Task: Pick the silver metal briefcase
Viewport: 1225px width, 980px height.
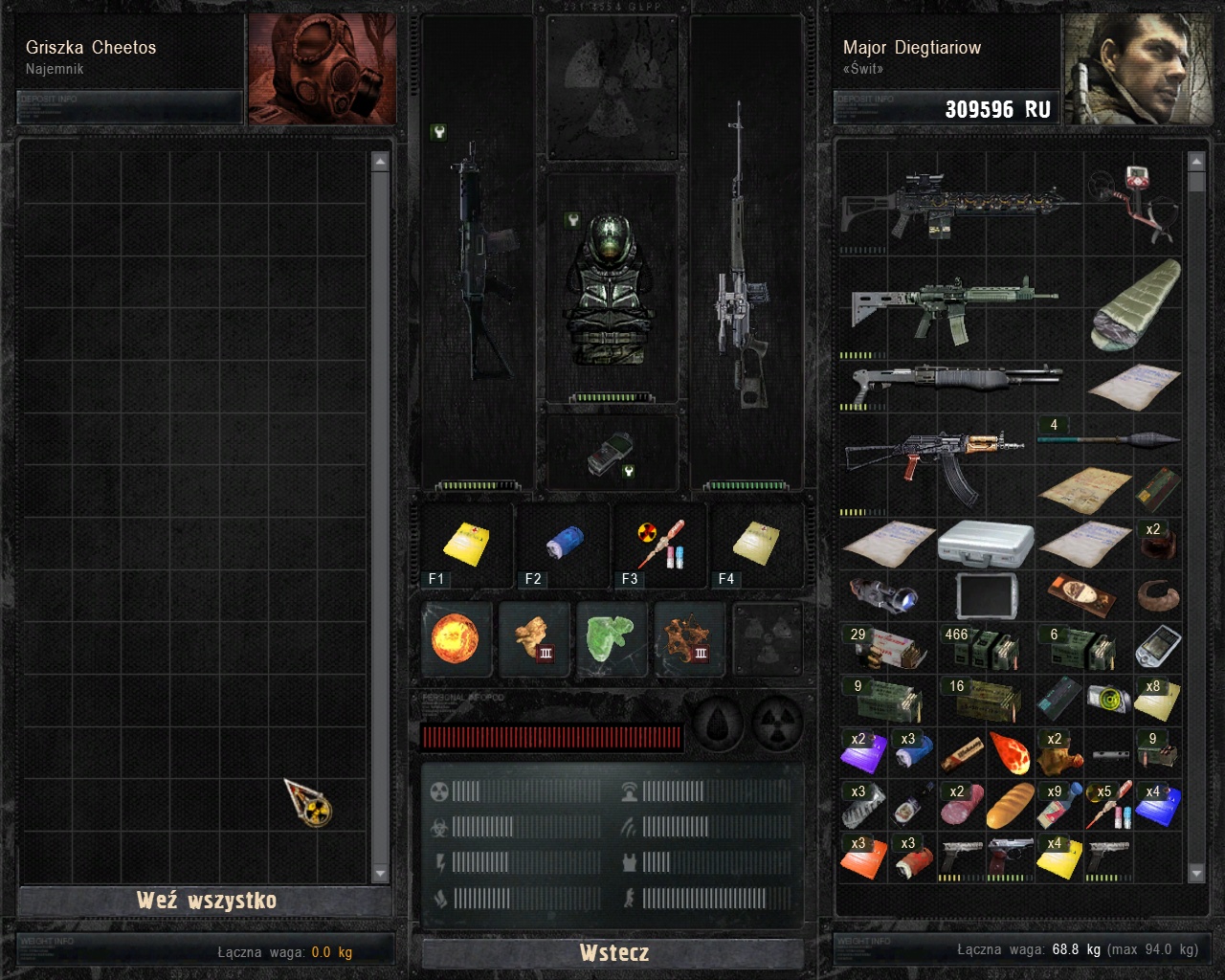Action: click(986, 544)
